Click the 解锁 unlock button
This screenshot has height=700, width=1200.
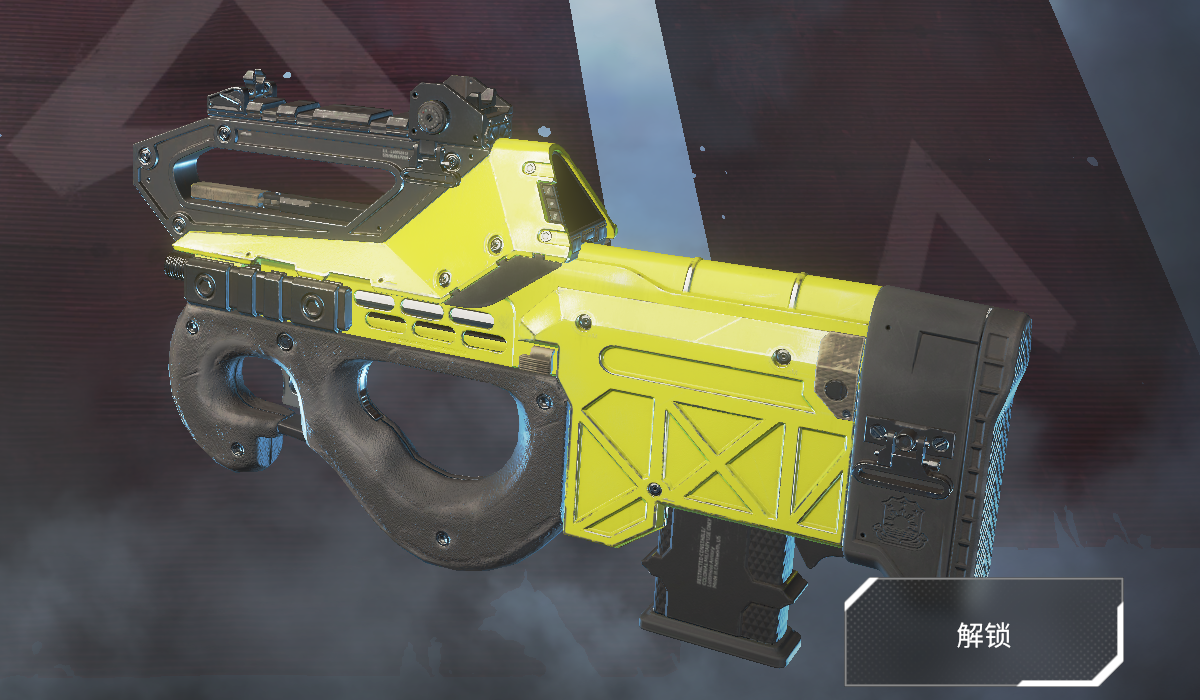984,633
